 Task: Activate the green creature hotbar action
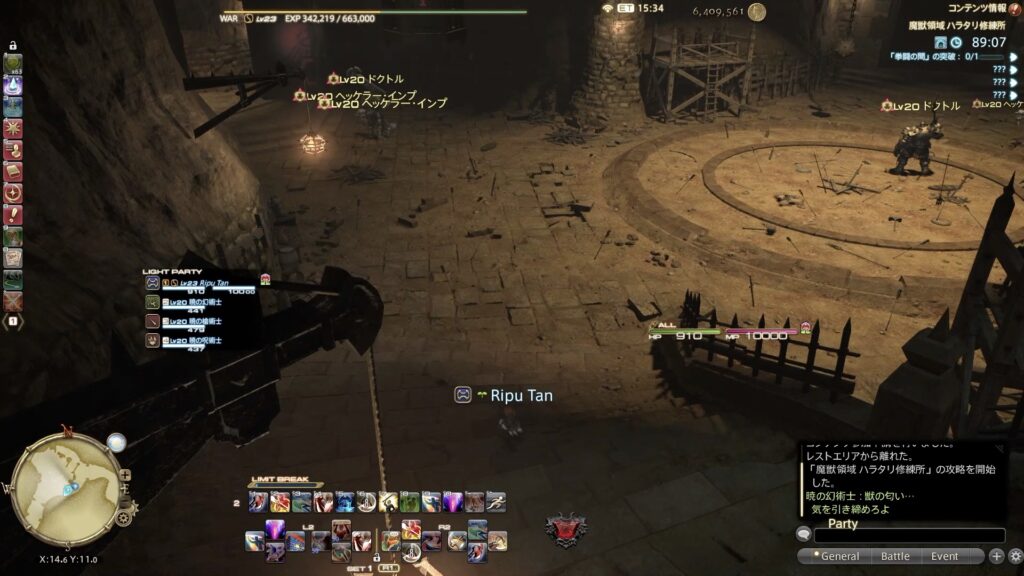[409, 502]
